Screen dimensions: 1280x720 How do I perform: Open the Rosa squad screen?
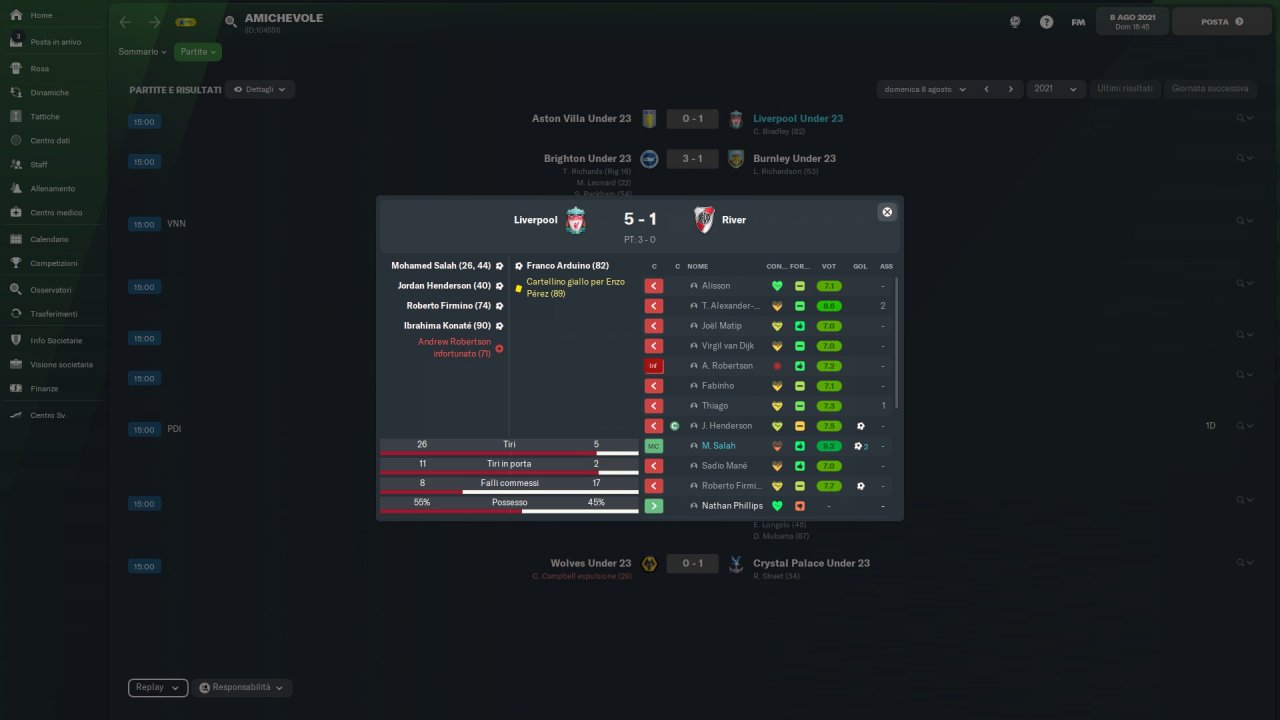39,69
